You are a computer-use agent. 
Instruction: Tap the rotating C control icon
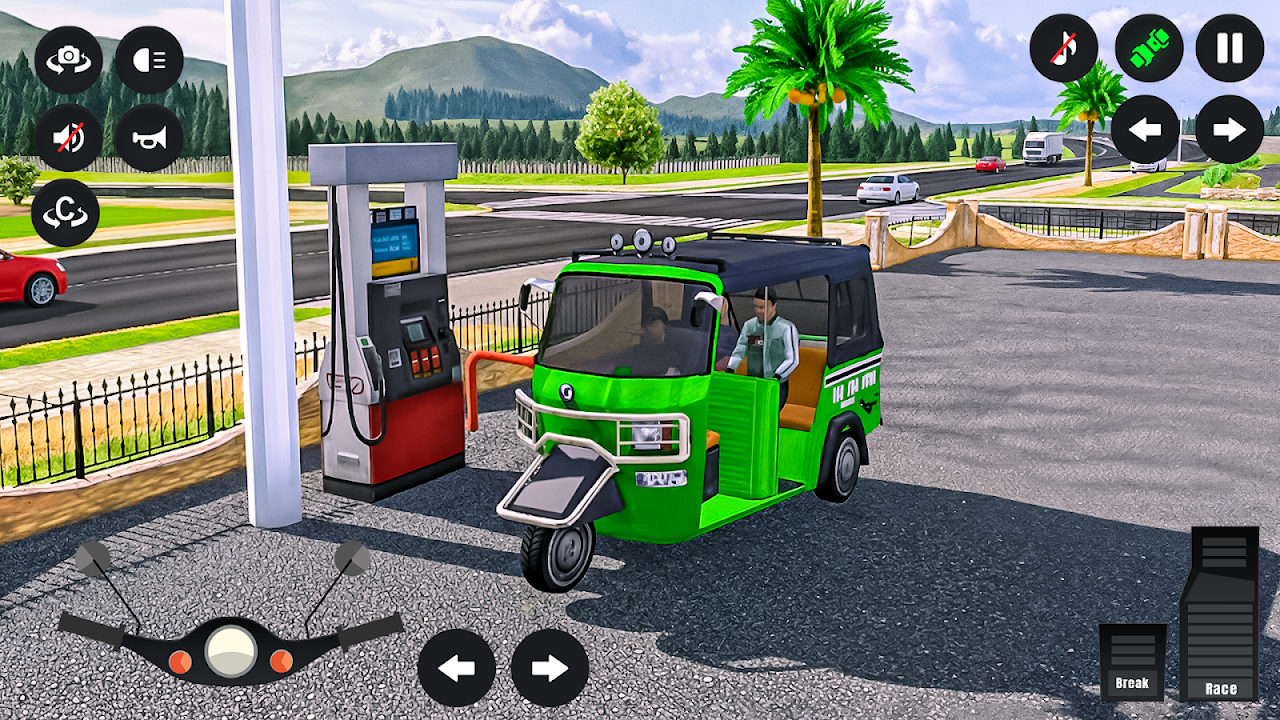coord(66,213)
